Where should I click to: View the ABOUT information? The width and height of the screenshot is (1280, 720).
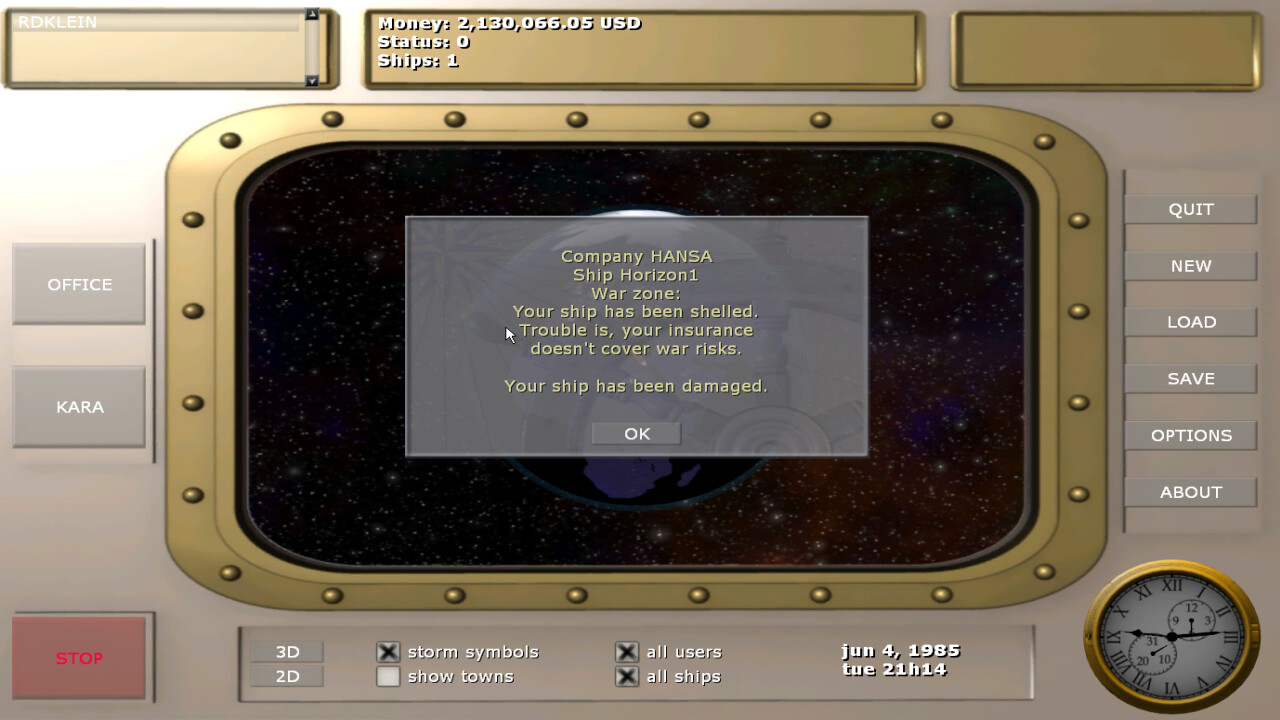point(1190,491)
